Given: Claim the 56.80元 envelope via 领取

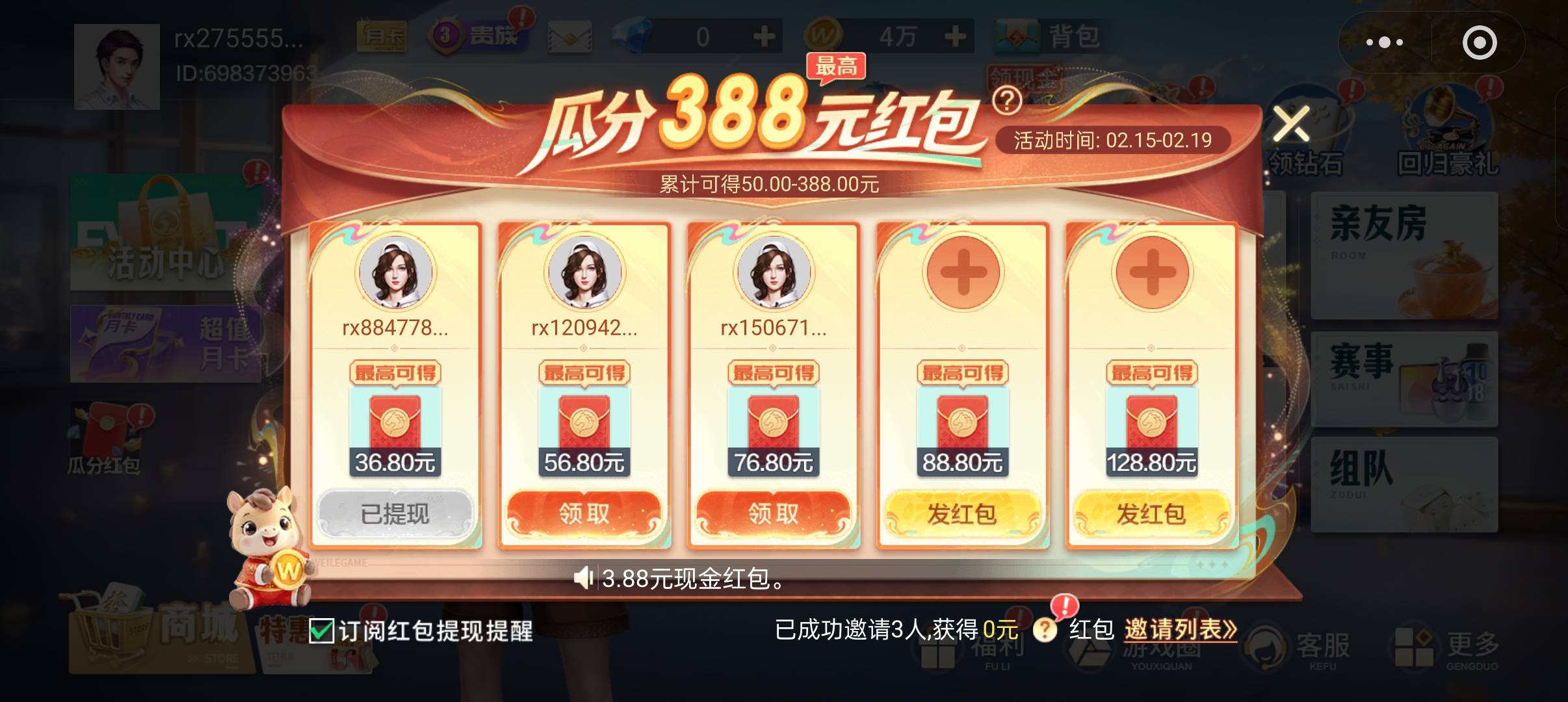Looking at the screenshot, I should click(x=584, y=513).
